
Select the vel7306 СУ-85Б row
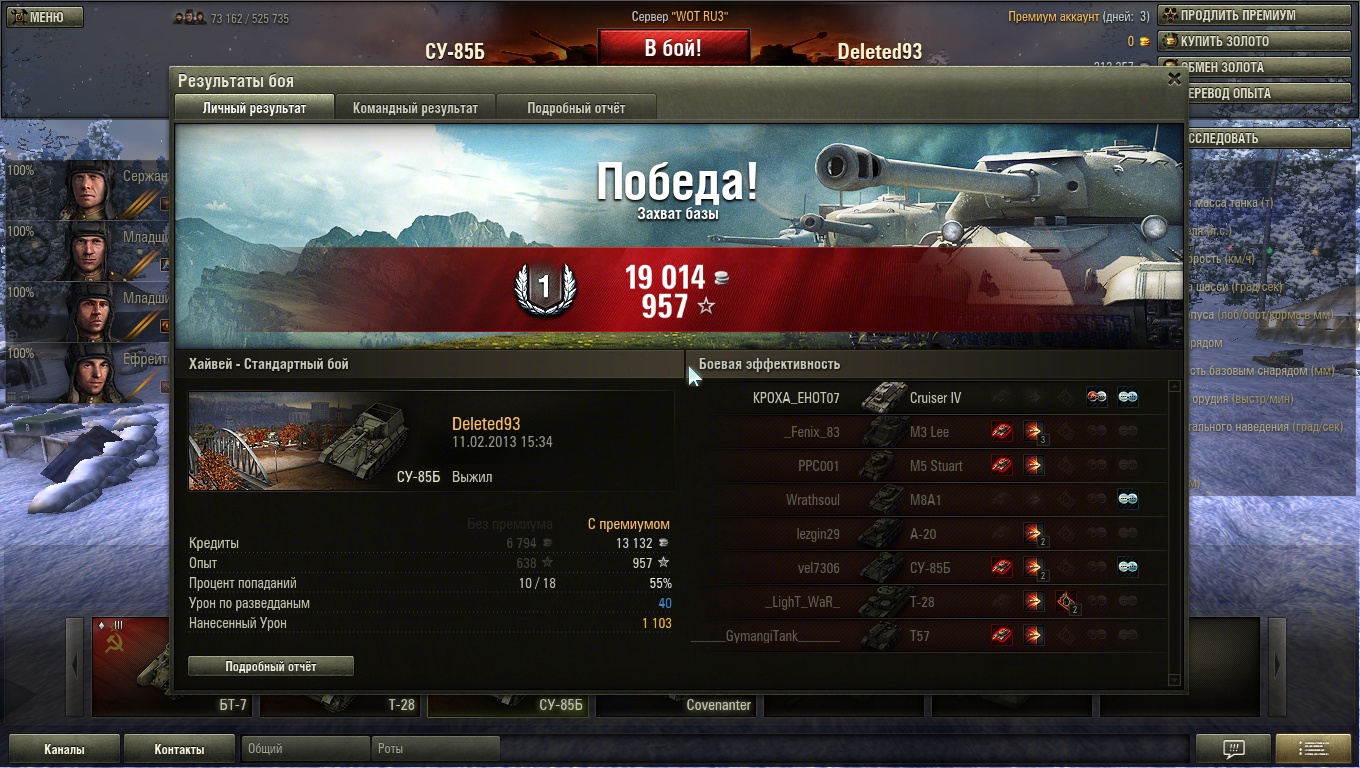[x=930, y=568]
